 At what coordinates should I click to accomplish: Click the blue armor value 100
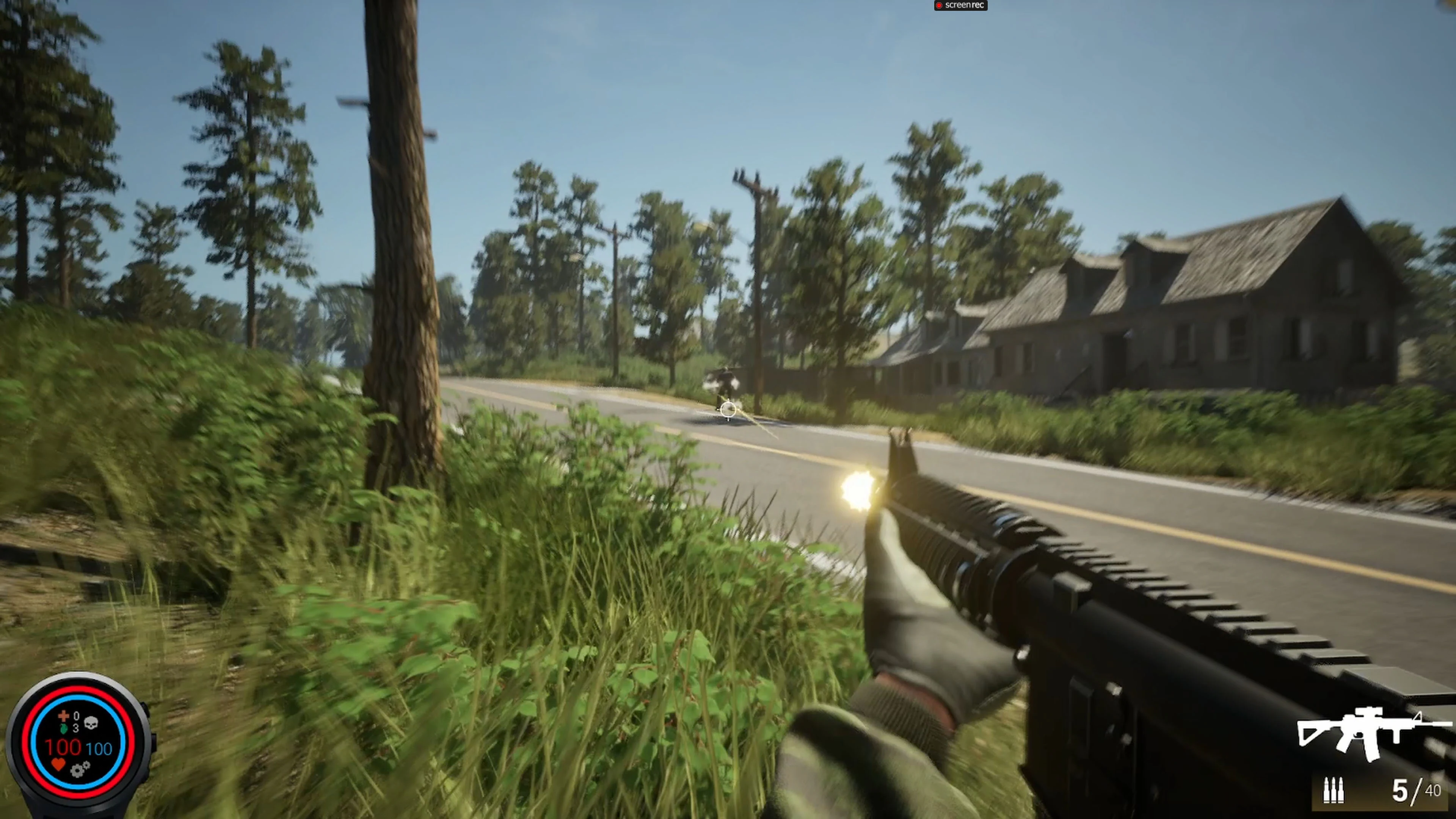tap(99, 749)
